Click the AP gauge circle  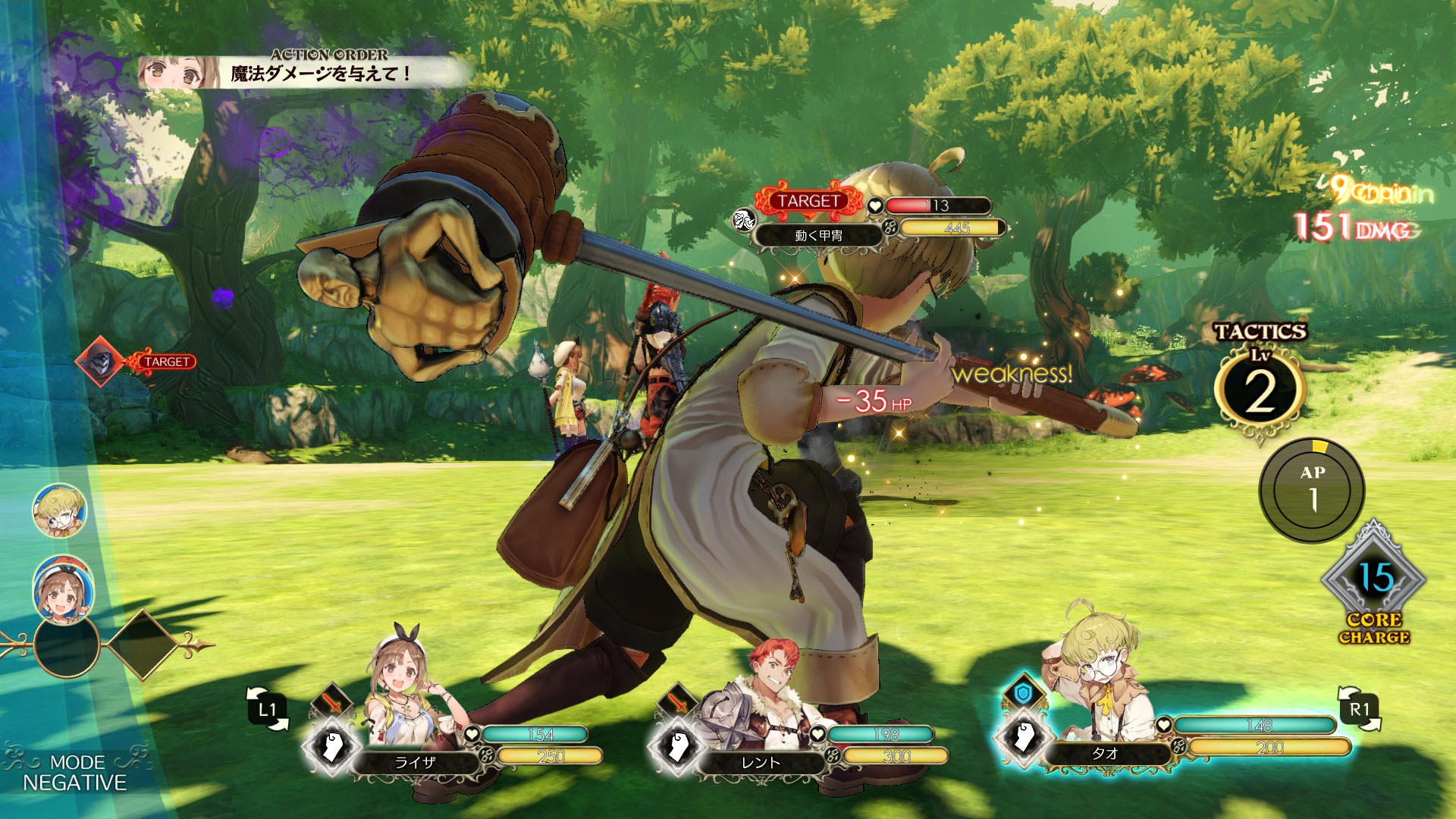(x=1312, y=489)
